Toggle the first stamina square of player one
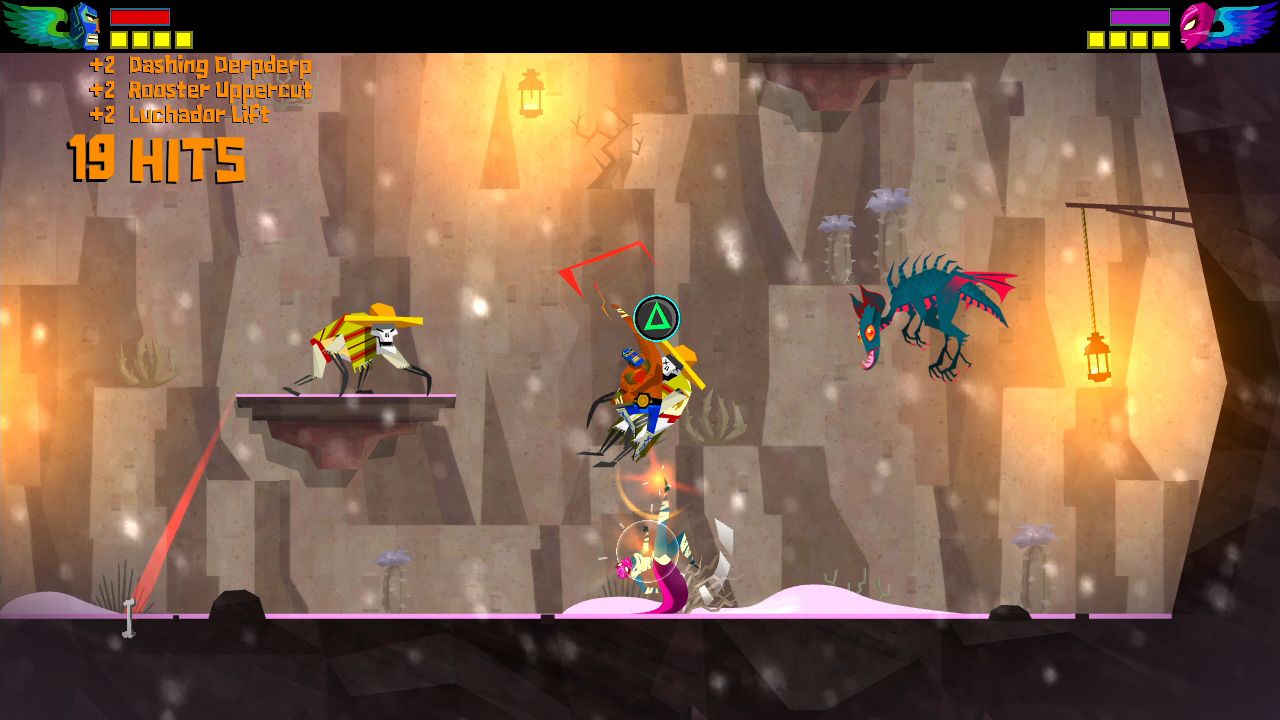This screenshot has height=720, width=1280. pos(118,41)
